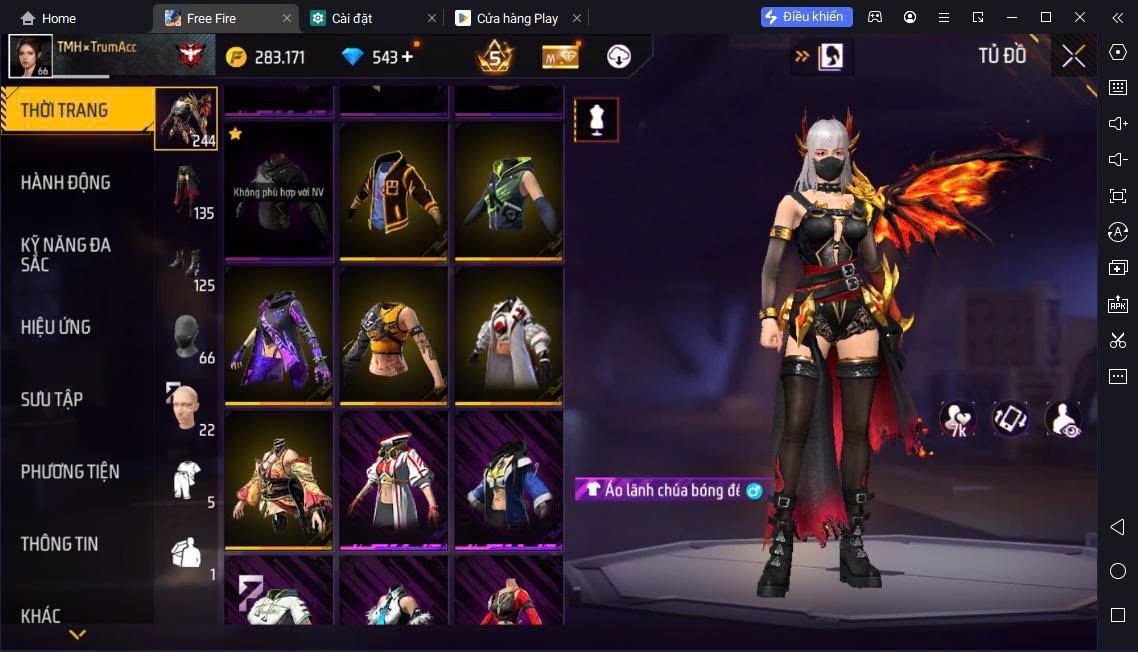Close the wardrobe with the X button
The image size is (1138, 652).
(x=1073, y=56)
